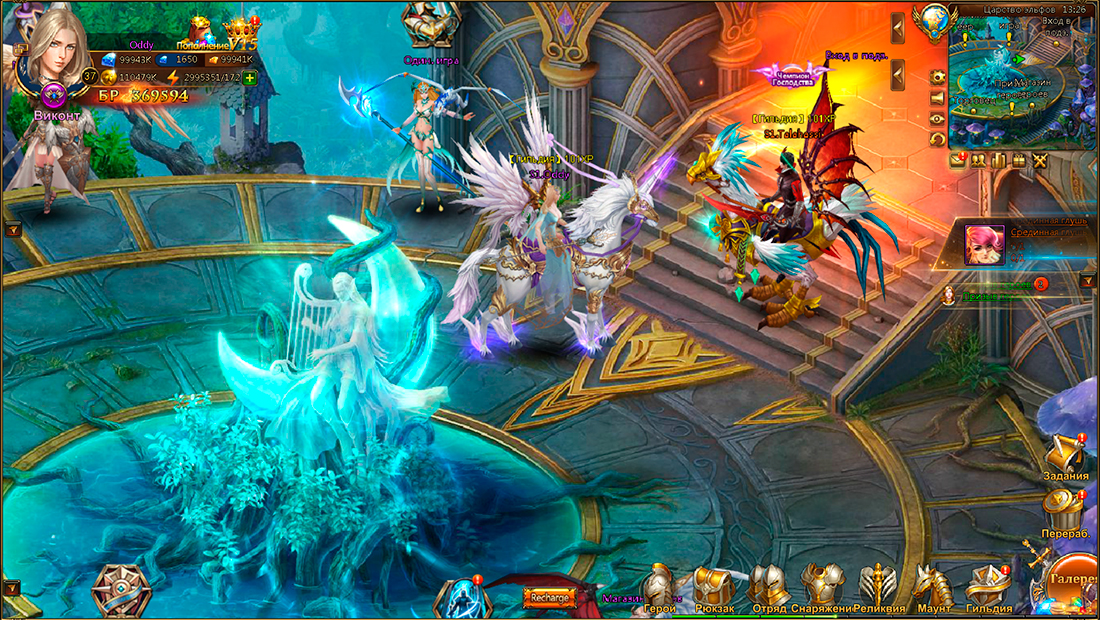Click the Recharge button
The image size is (1100, 620).
[x=551, y=598]
